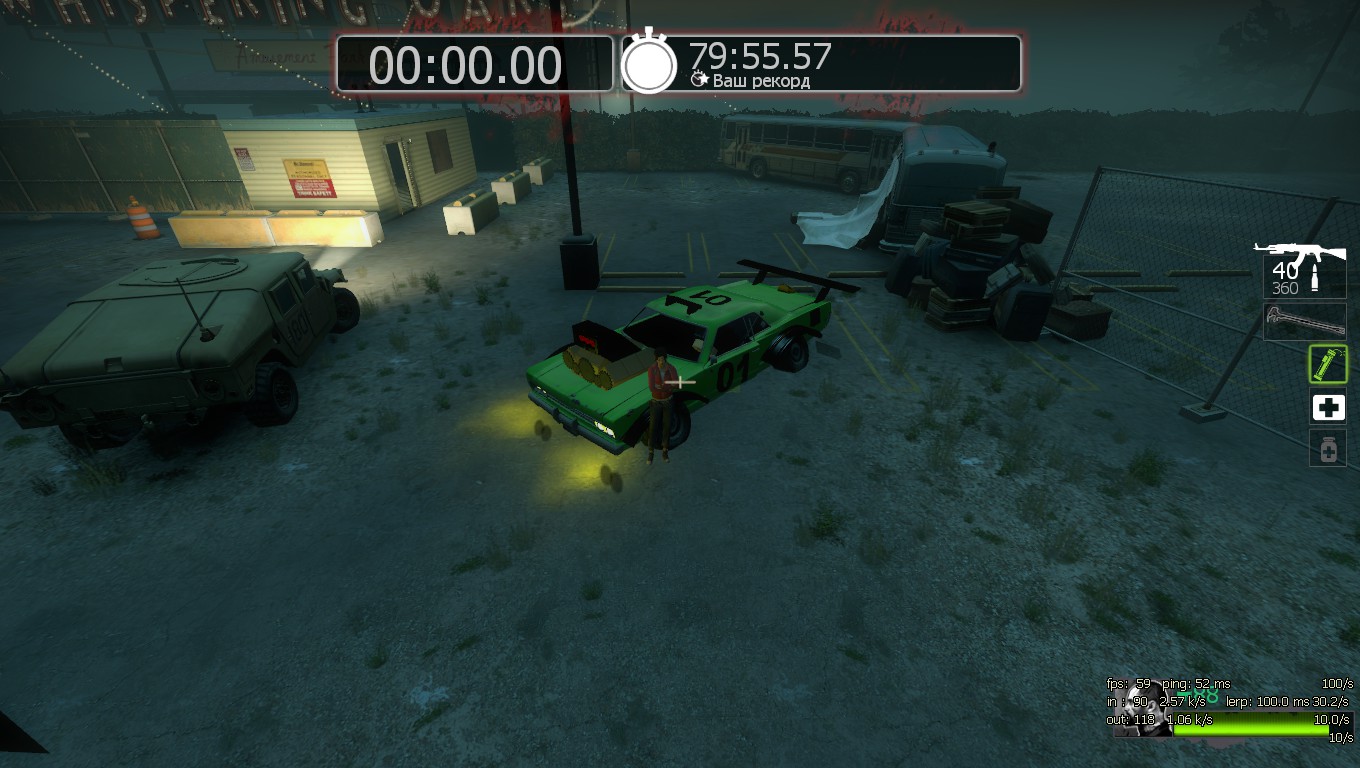The image size is (1360, 768).
Task: Choose the pain pills bottle slot
Action: [1328, 449]
